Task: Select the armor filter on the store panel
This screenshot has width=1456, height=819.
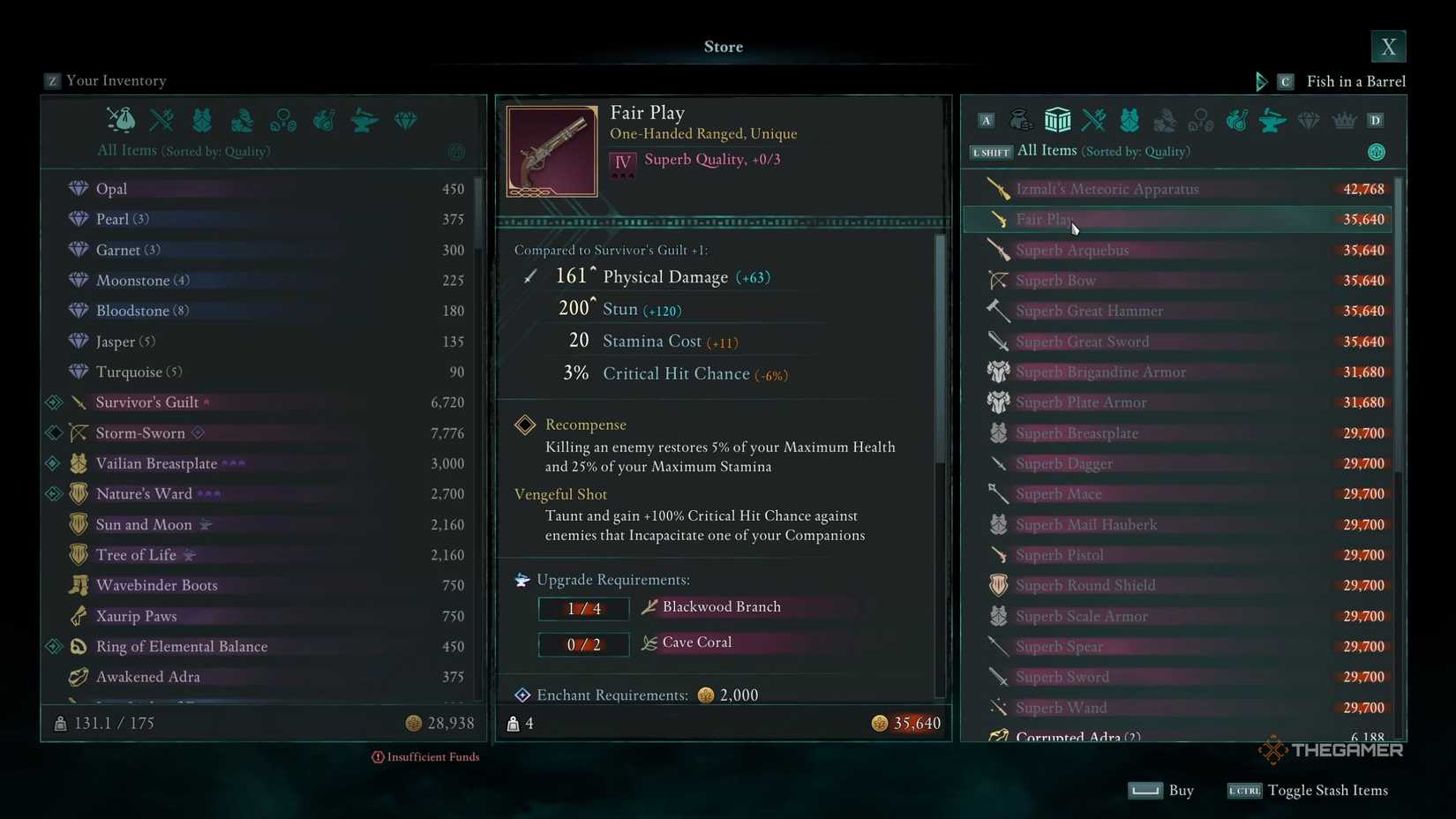Action: coord(1129,120)
